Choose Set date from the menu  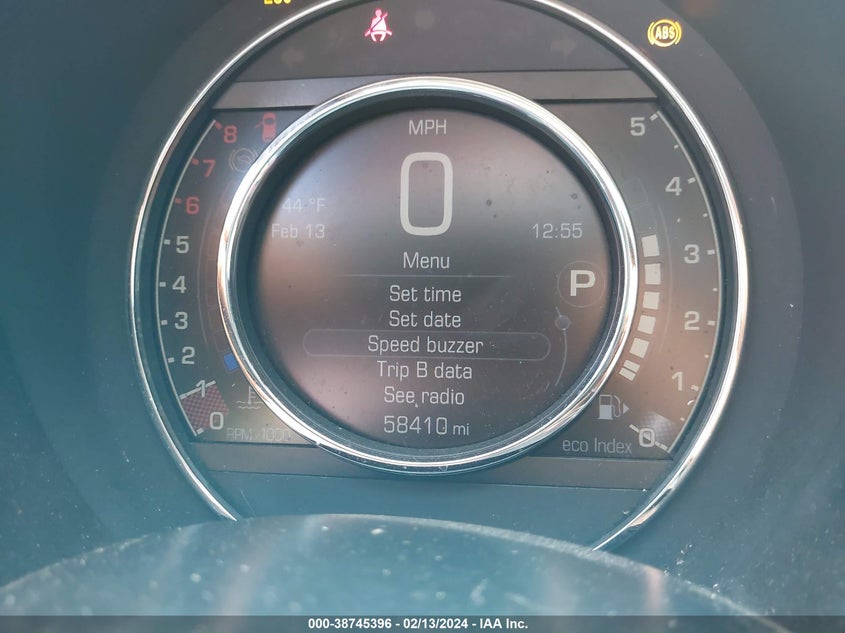coord(425,320)
